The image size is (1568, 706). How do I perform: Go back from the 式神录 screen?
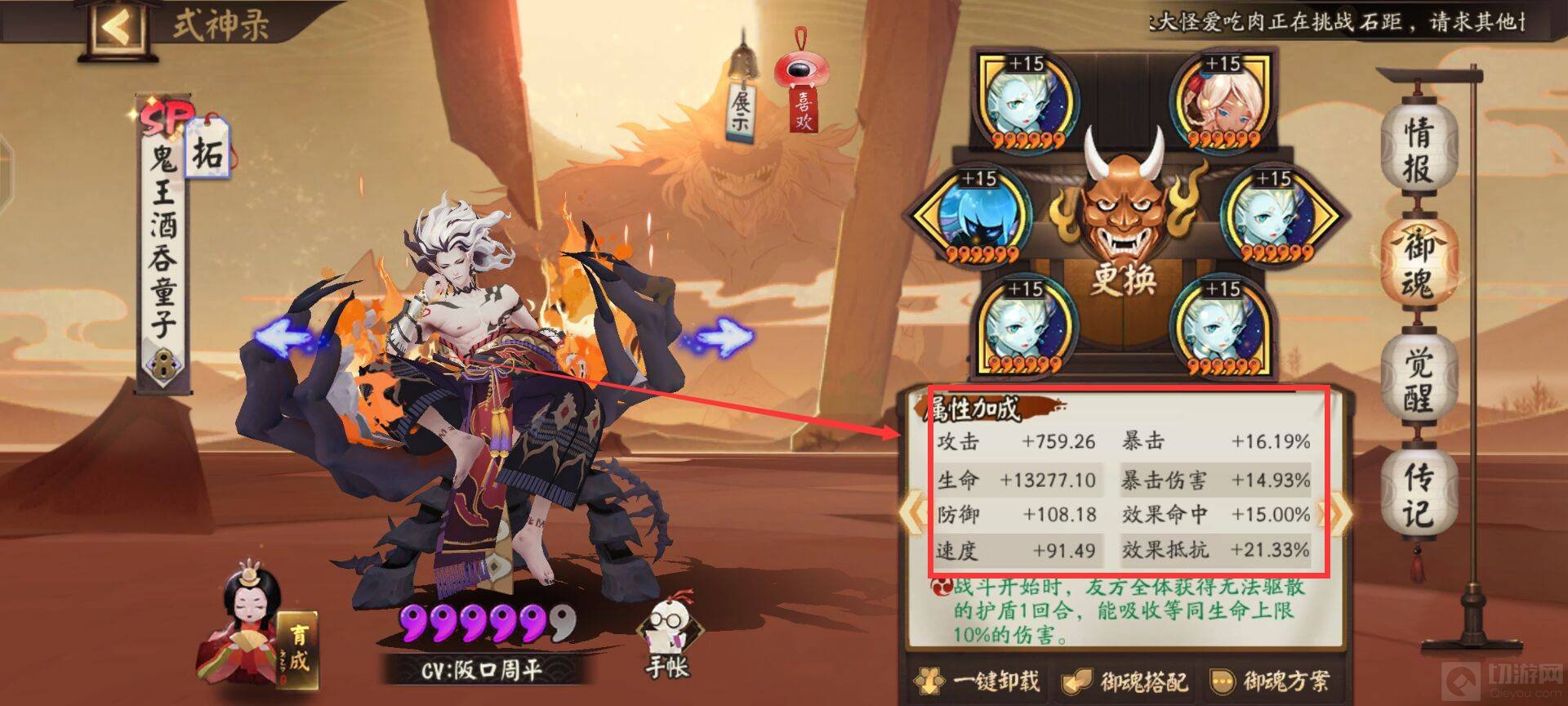(117, 27)
